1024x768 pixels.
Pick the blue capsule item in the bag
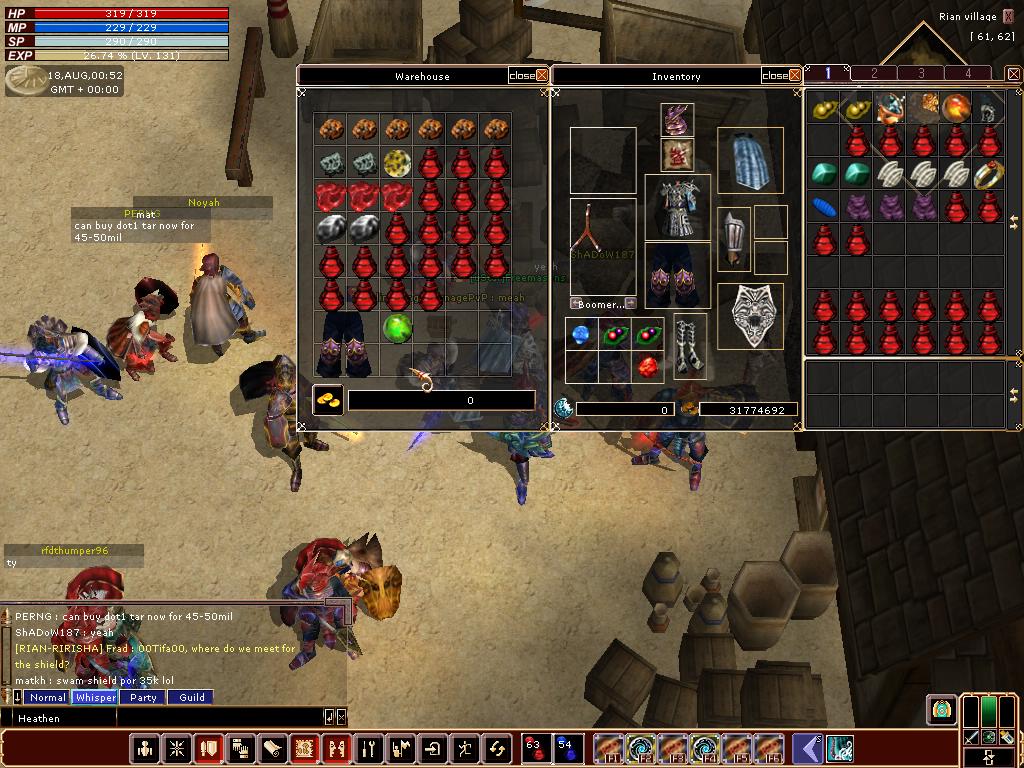824,207
